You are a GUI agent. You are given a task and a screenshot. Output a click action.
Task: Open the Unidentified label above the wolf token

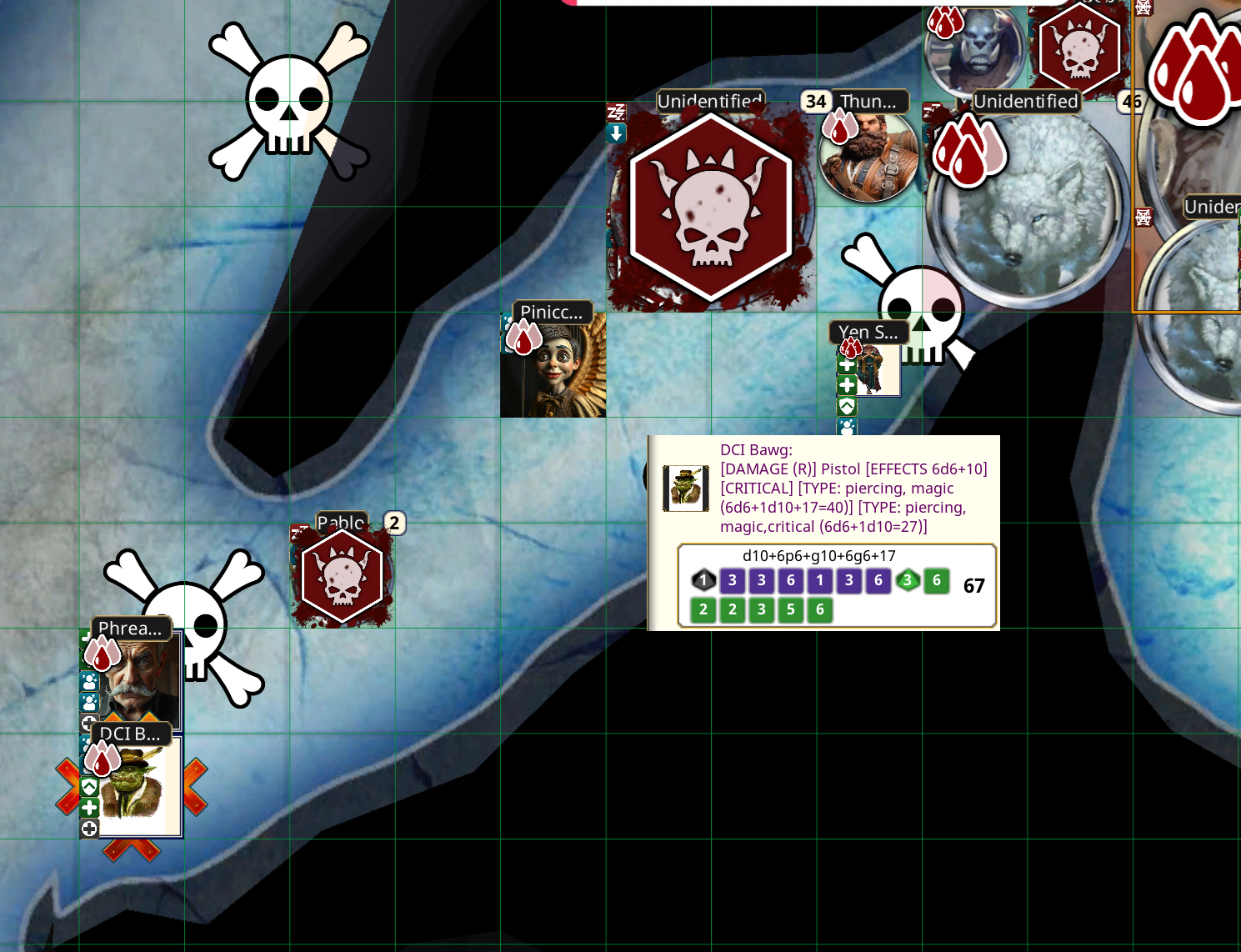[1026, 102]
